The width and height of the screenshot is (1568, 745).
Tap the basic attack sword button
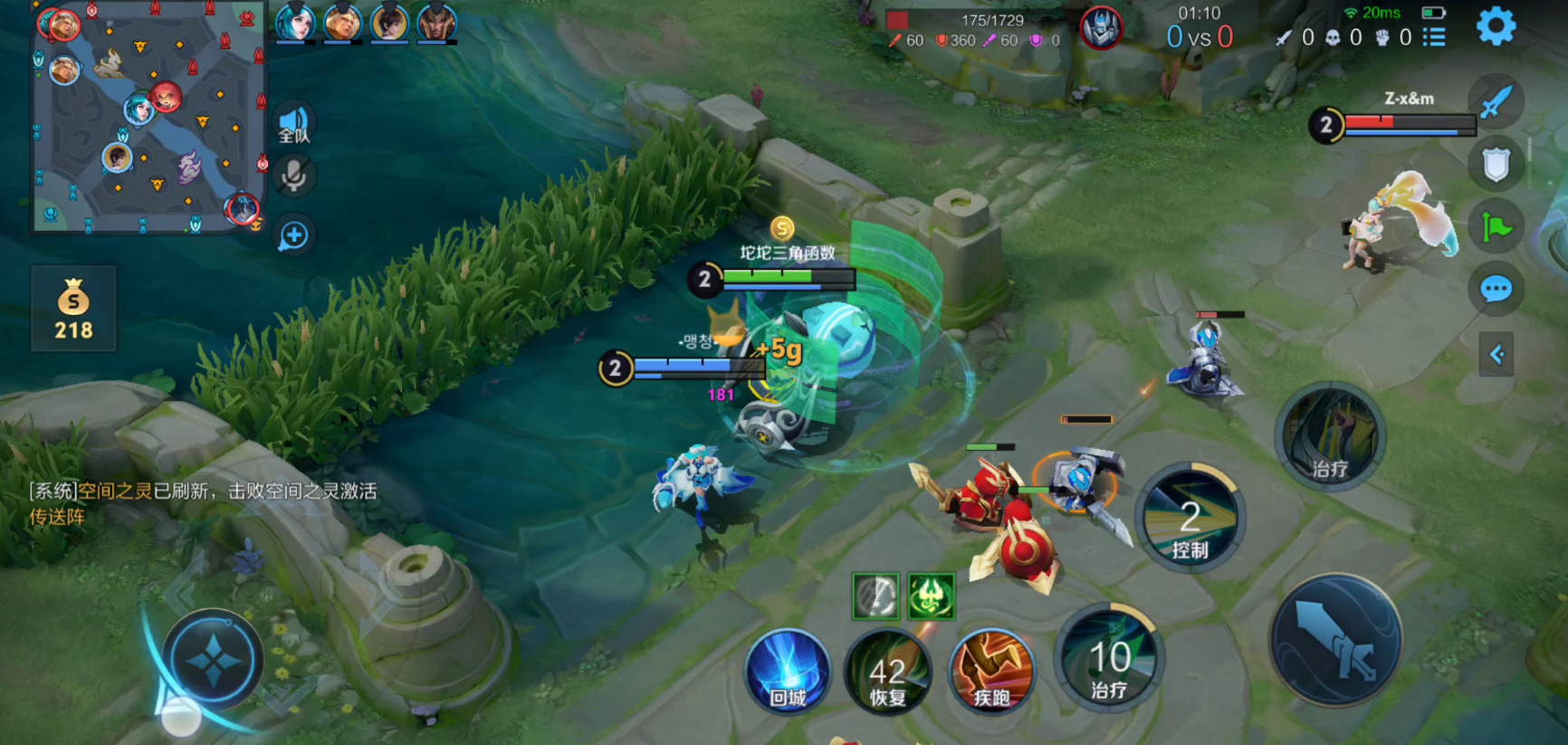click(1335, 641)
